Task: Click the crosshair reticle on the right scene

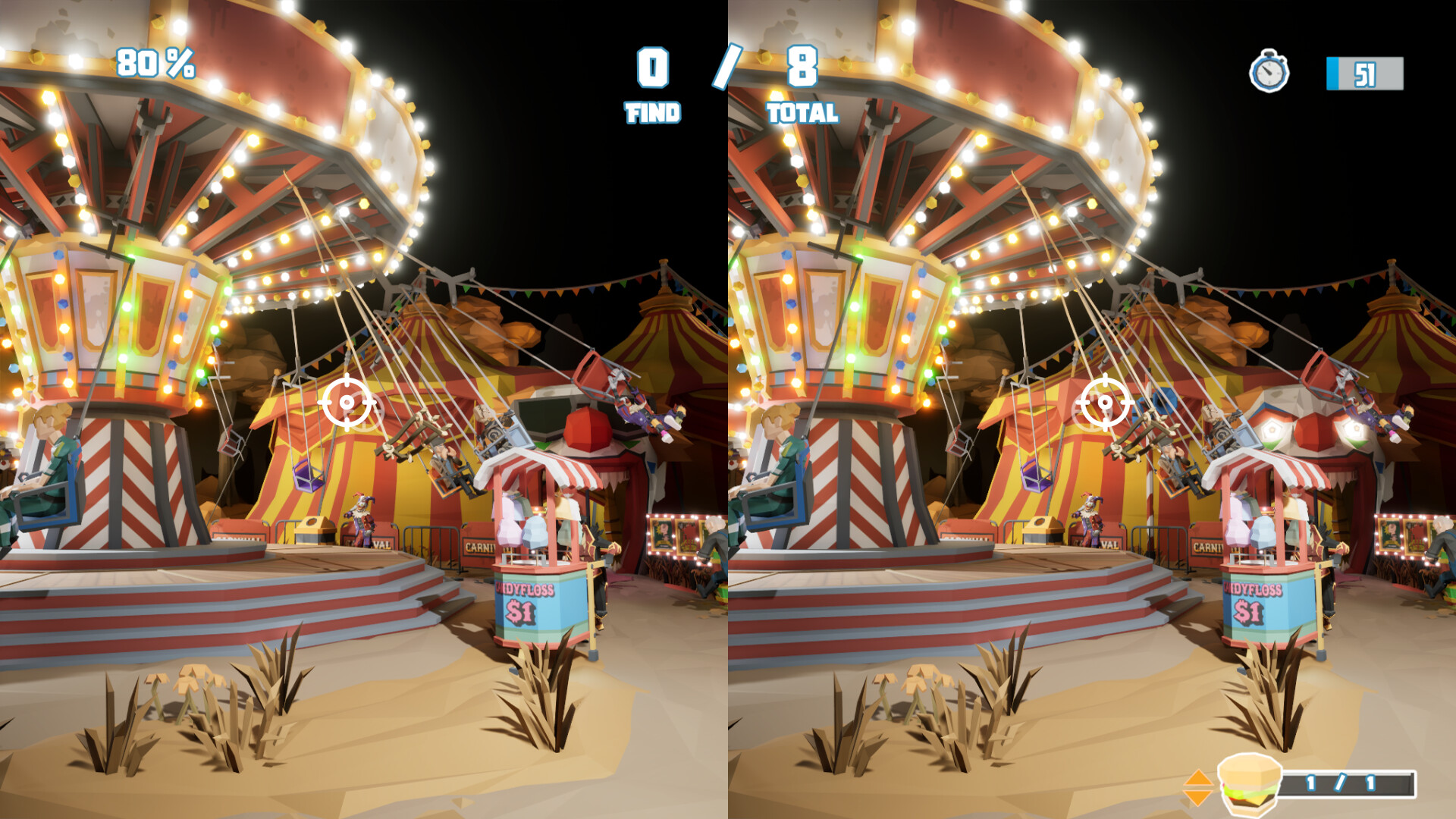Action: (1107, 403)
